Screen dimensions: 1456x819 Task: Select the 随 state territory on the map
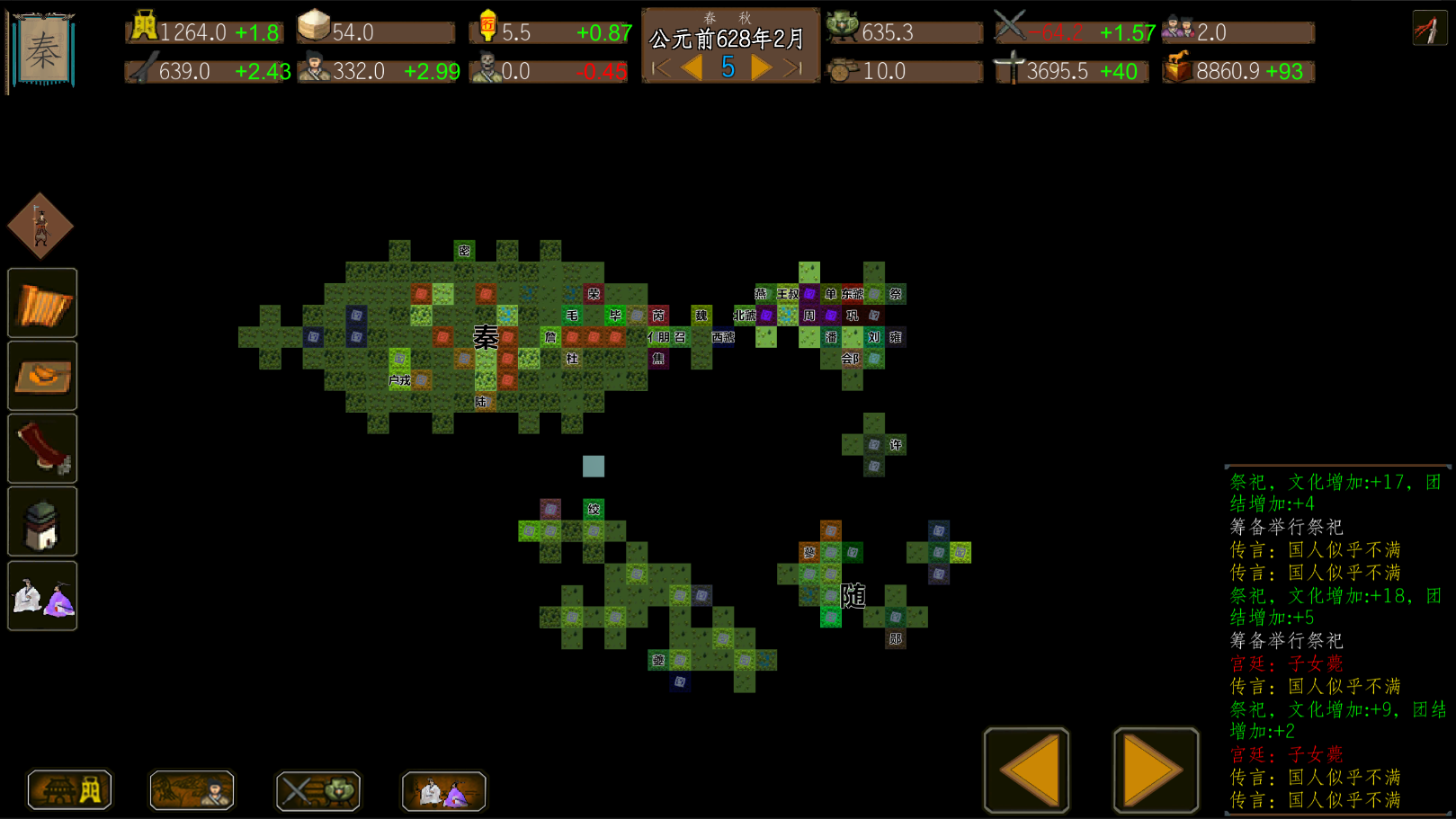tap(852, 594)
